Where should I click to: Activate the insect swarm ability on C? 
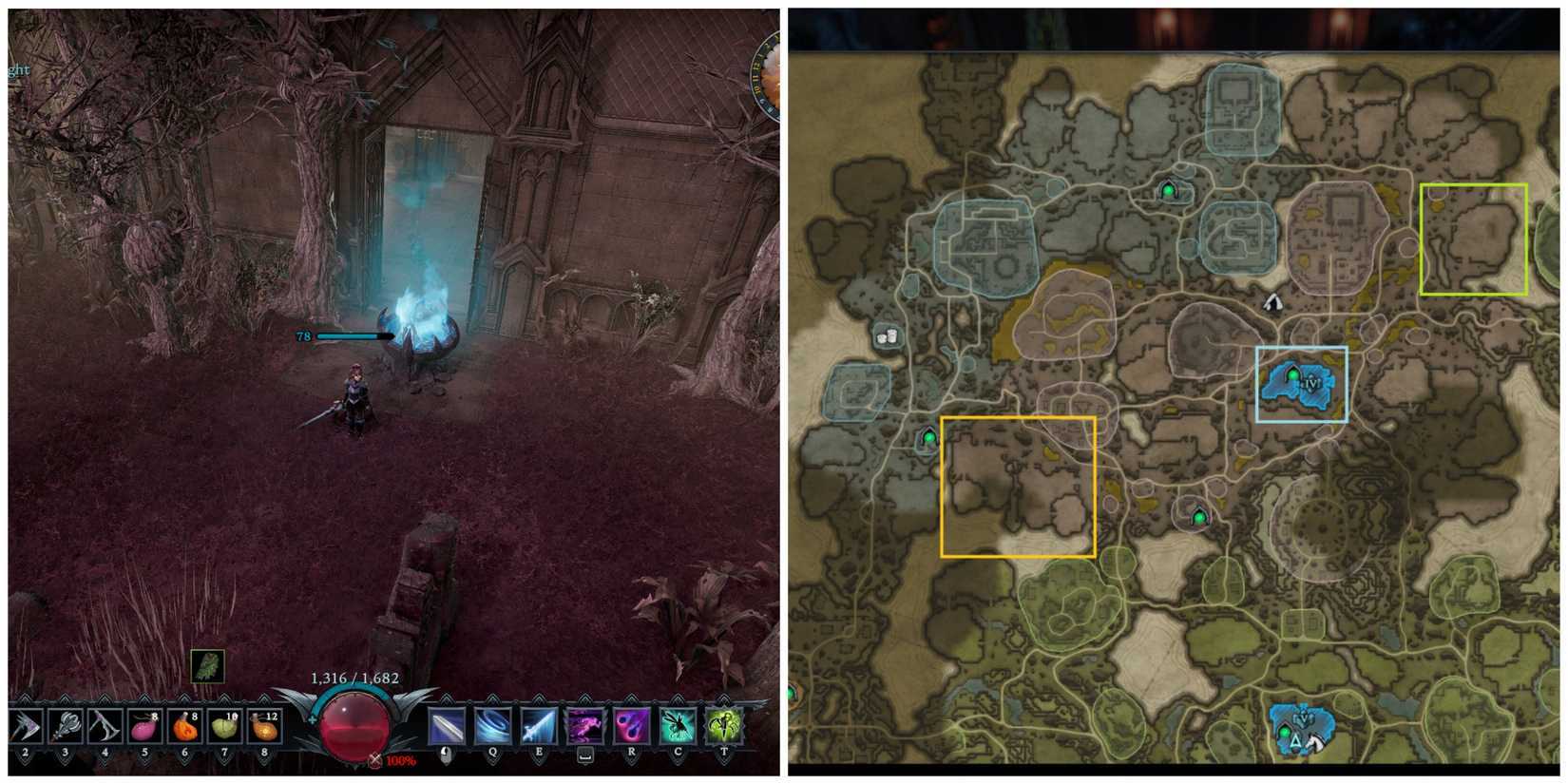[679, 727]
